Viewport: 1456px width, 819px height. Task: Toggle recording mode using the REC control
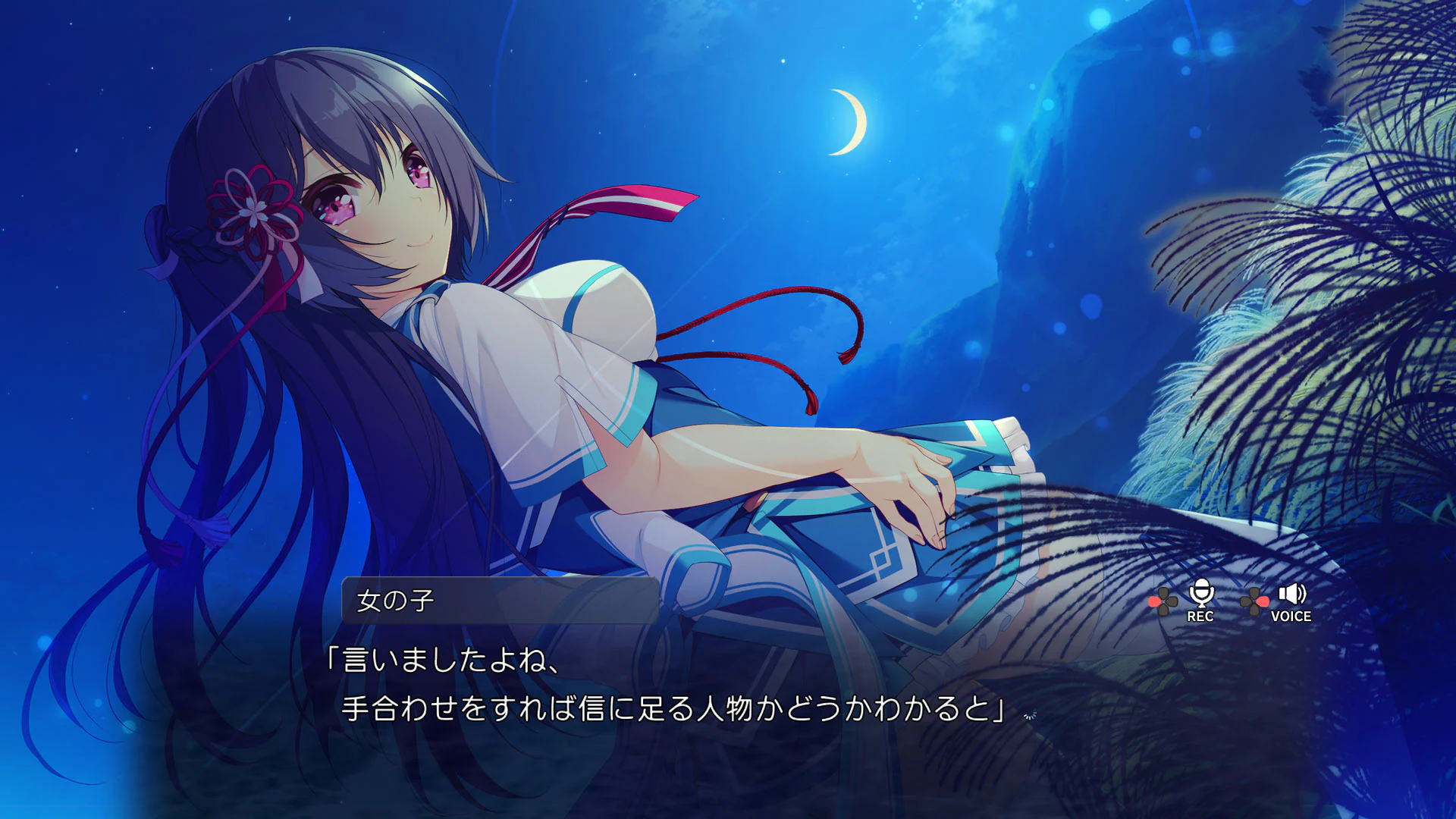(x=1201, y=599)
